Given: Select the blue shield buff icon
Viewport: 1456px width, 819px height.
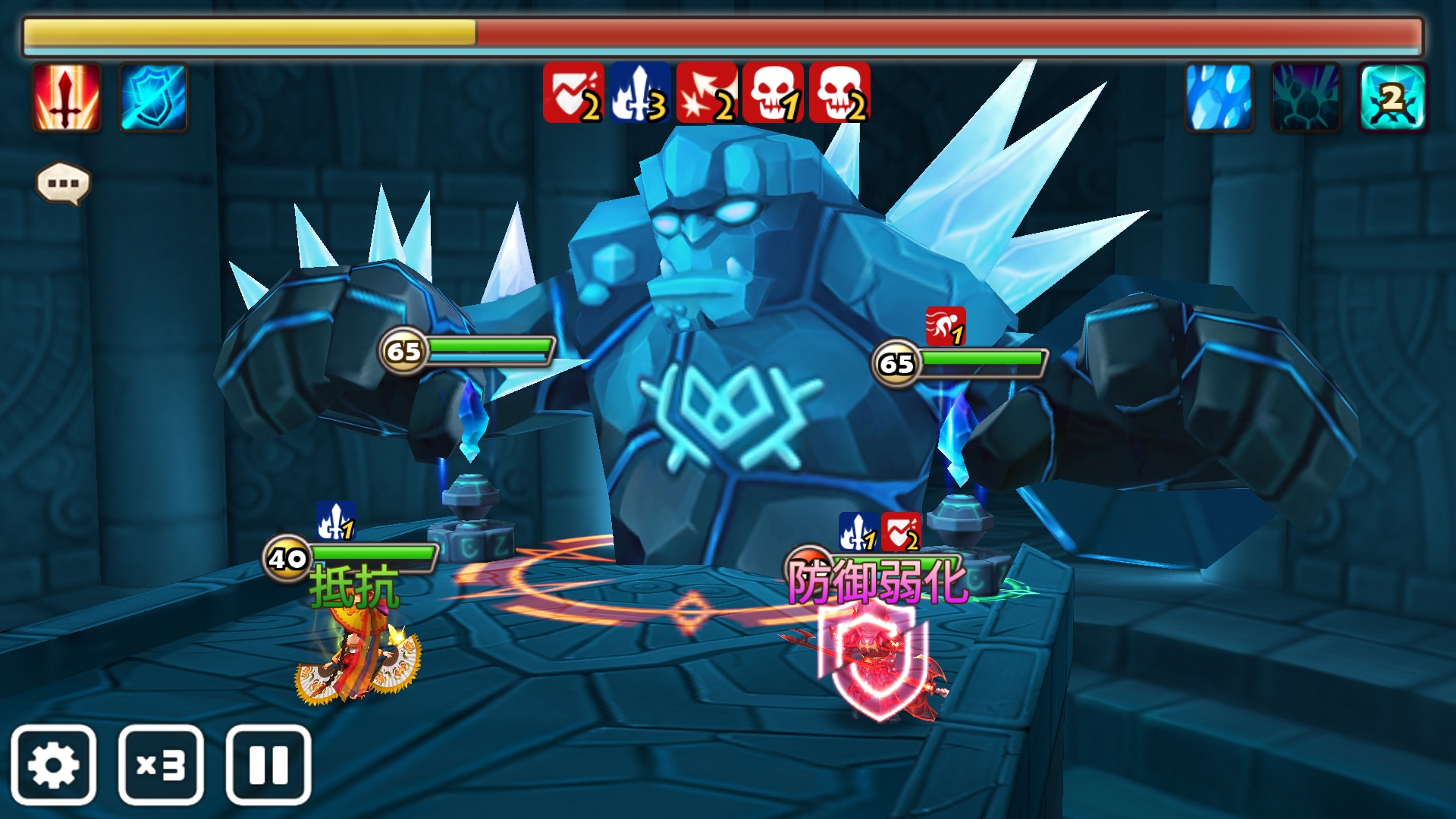Looking at the screenshot, I should pos(153,97).
